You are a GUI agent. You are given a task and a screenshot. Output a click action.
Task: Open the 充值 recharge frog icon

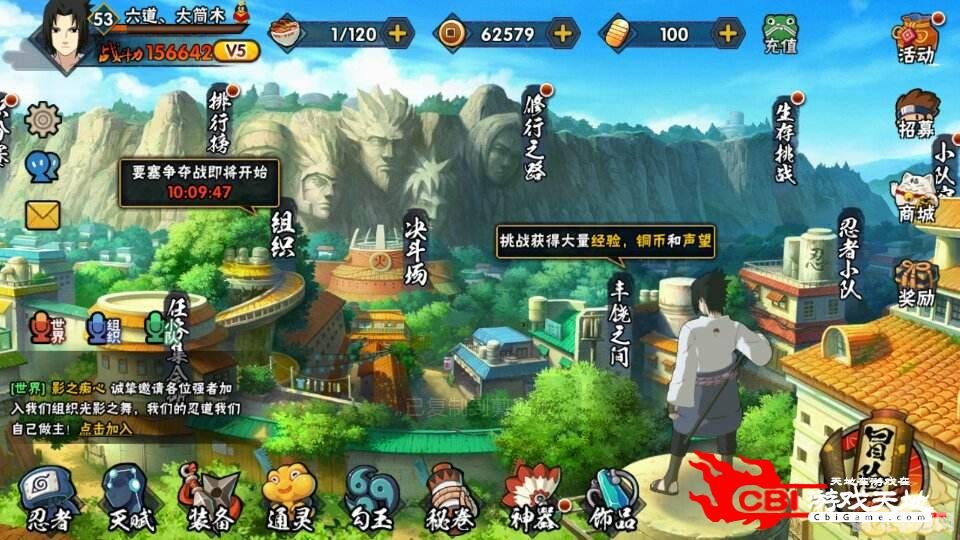(x=780, y=34)
